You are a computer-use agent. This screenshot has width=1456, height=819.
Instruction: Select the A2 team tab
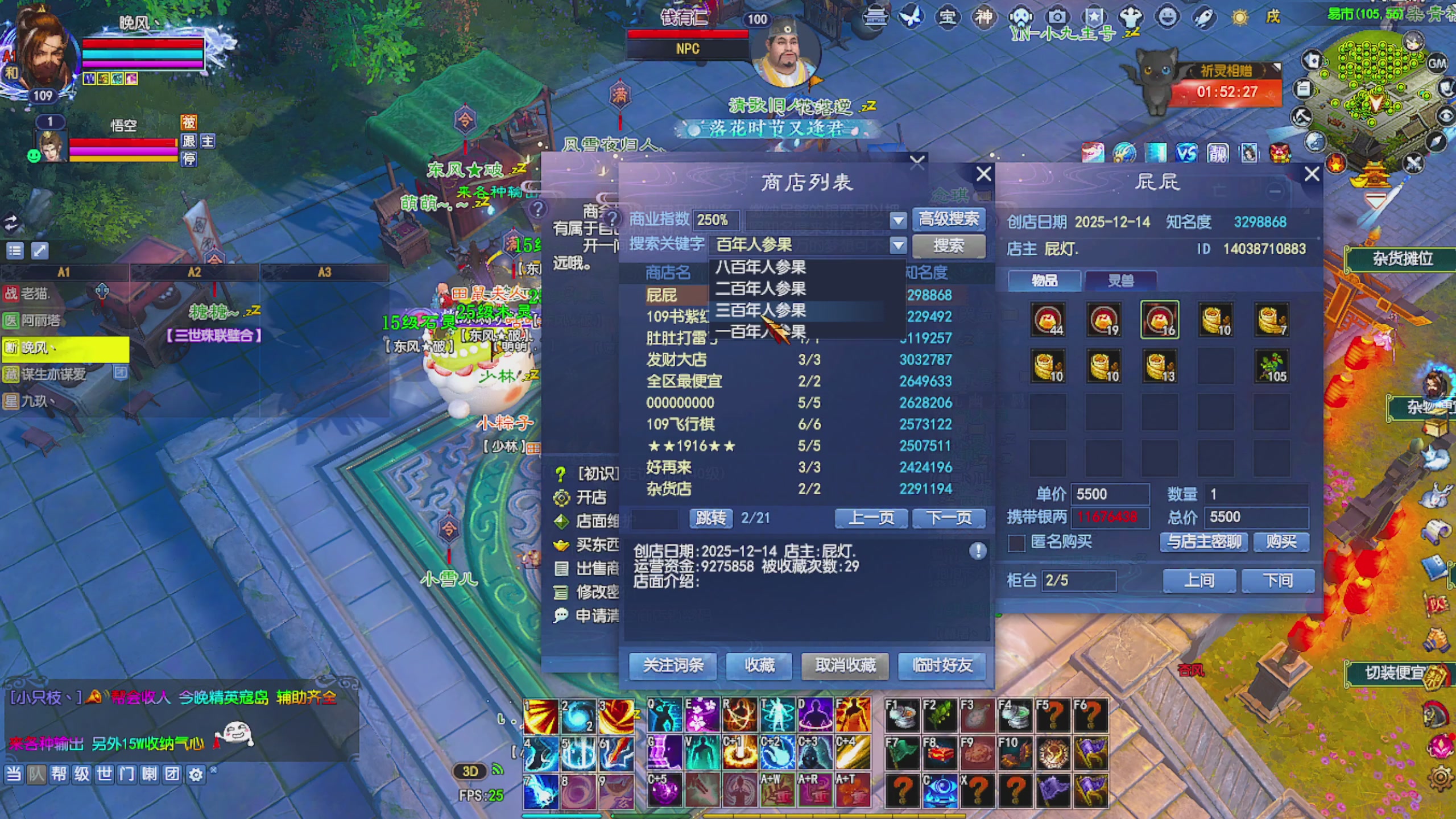click(194, 272)
